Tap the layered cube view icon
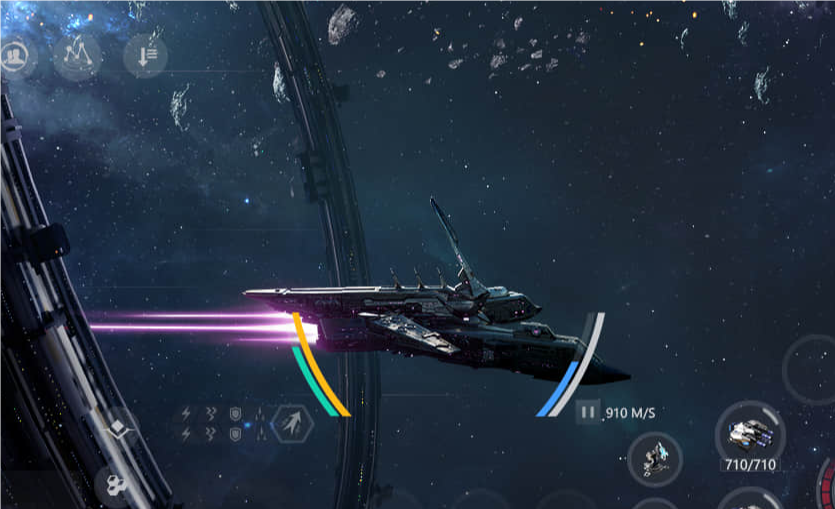This screenshot has height=509, width=835. [x=118, y=427]
